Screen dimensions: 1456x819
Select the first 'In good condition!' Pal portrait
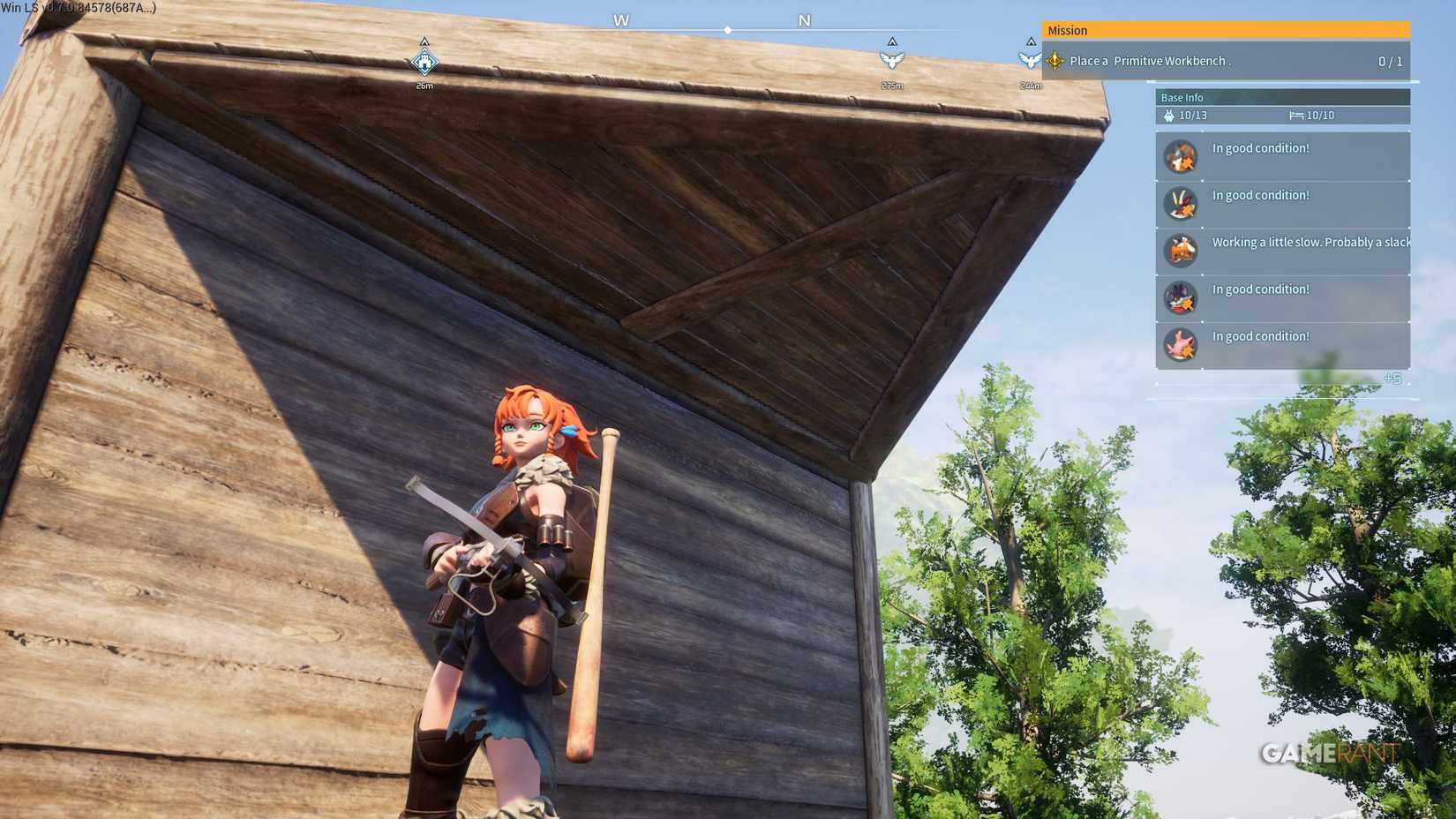(1181, 156)
